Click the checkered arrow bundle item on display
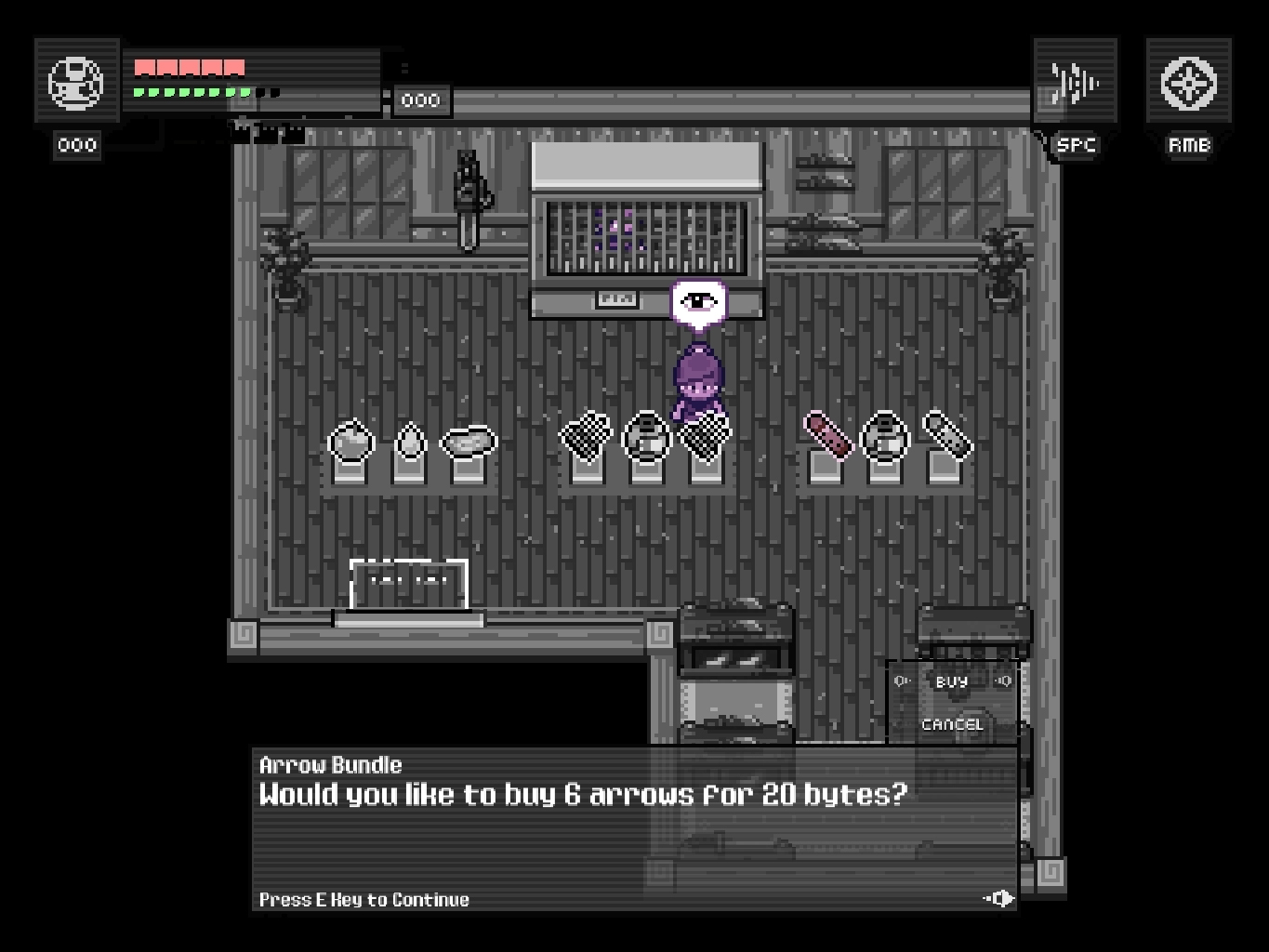 click(585, 435)
